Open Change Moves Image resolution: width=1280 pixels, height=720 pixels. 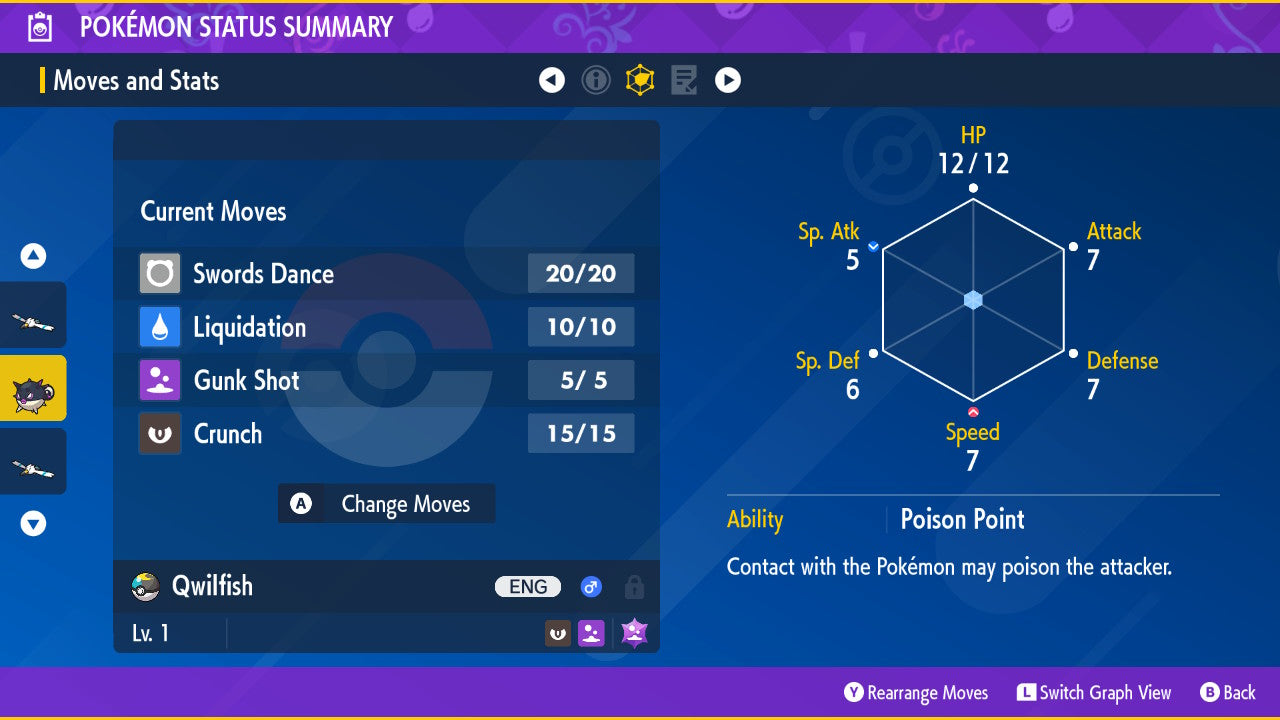pos(386,504)
